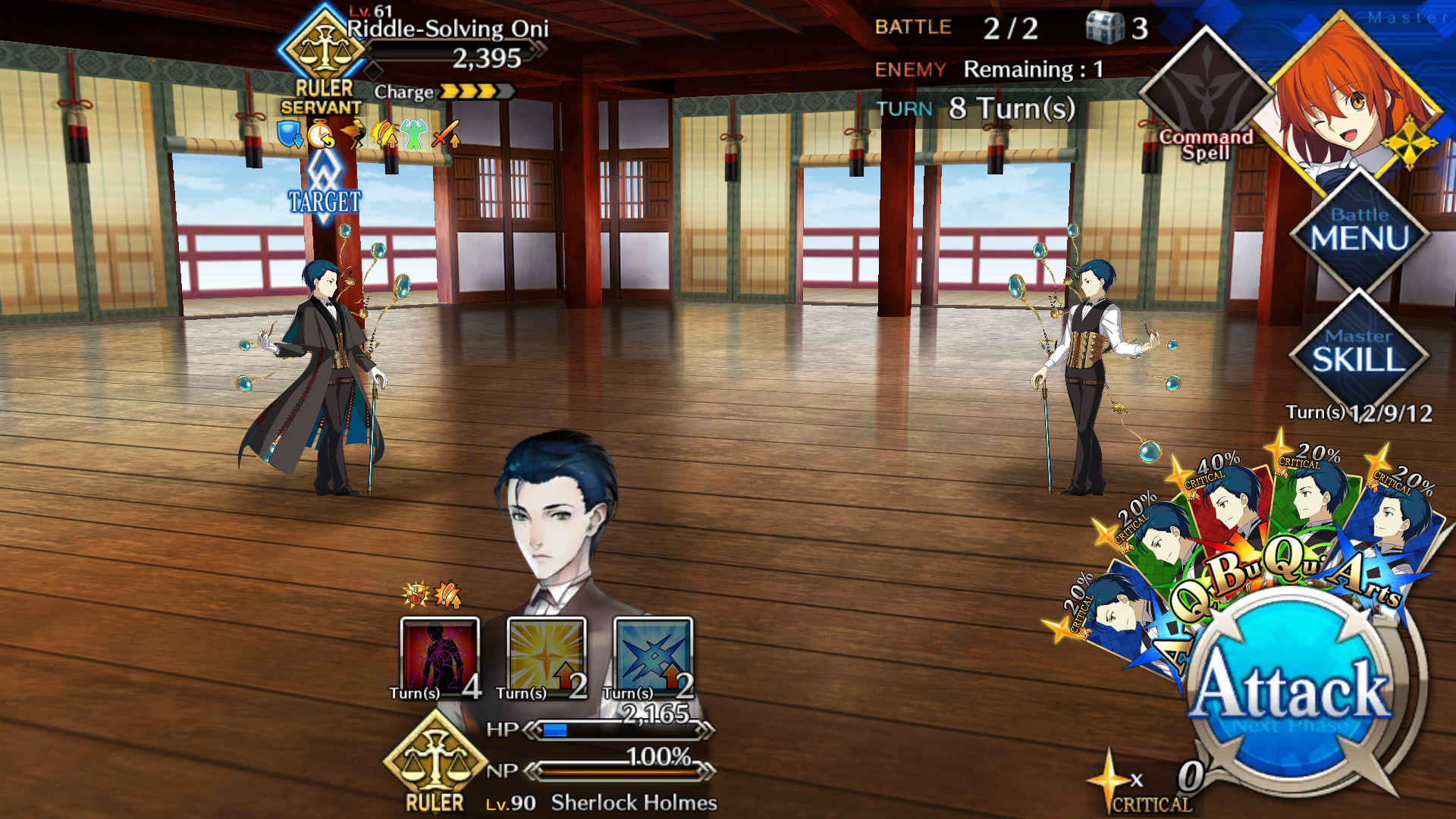
Task: Select Holmes's blue crossed-arrows skill icon
Action: click(x=653, y=657)
